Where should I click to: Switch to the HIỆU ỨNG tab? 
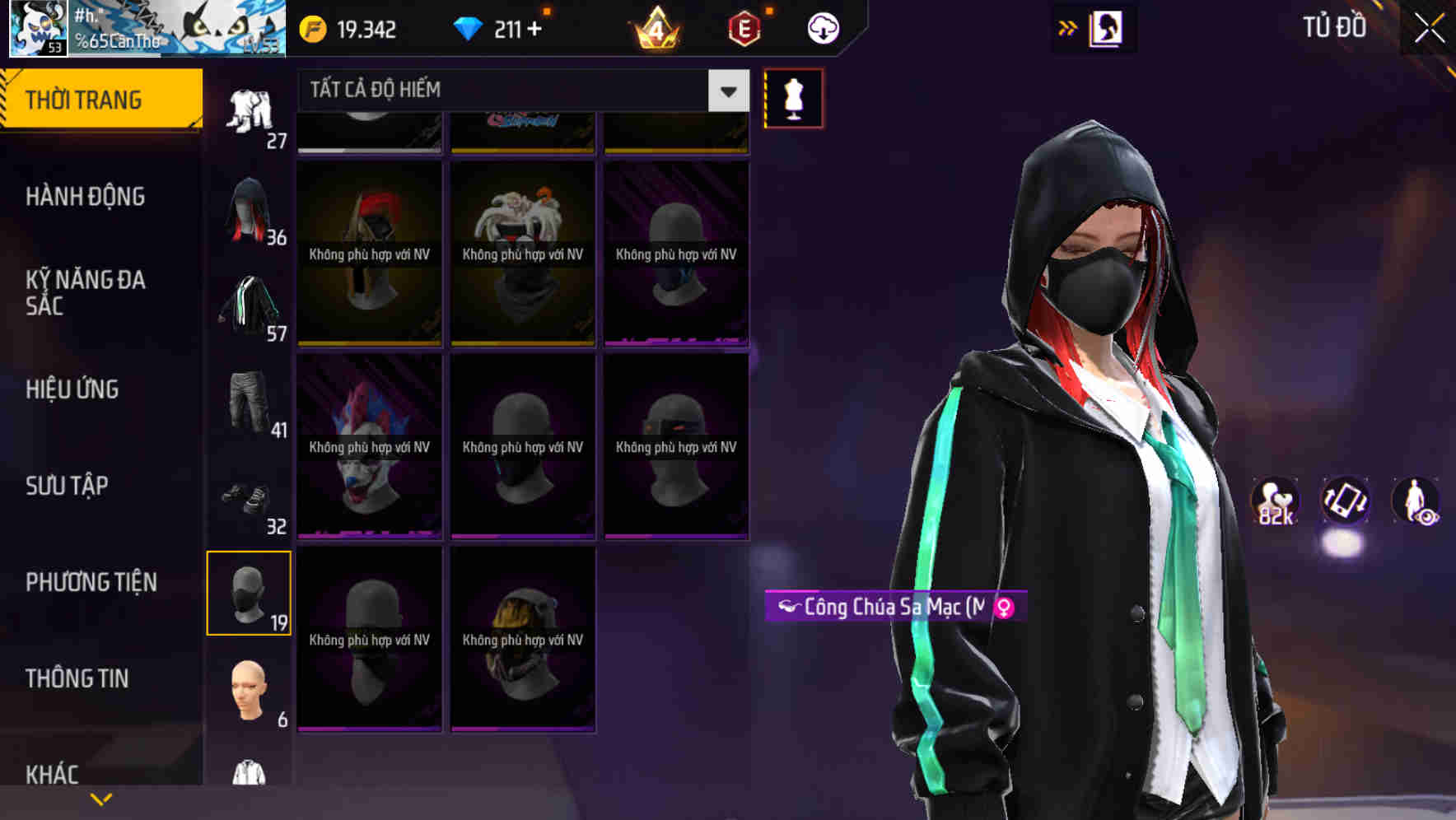pos(72,389)
